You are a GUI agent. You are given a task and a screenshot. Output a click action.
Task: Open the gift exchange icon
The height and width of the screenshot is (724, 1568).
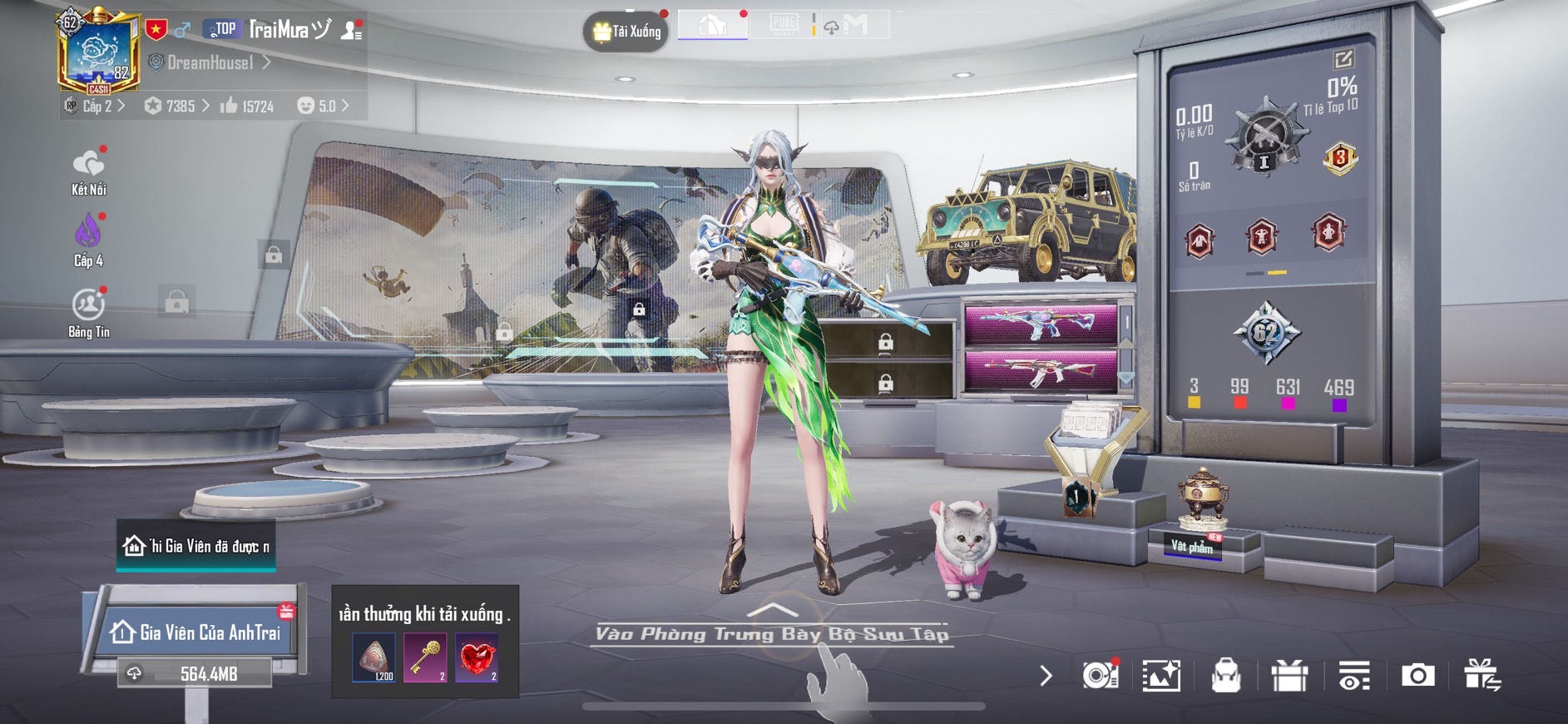1482,676
